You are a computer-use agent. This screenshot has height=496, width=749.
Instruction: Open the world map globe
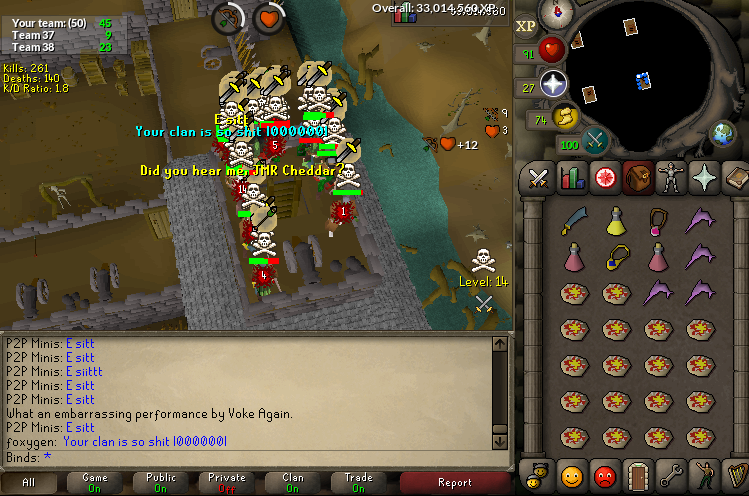[722, 133]
